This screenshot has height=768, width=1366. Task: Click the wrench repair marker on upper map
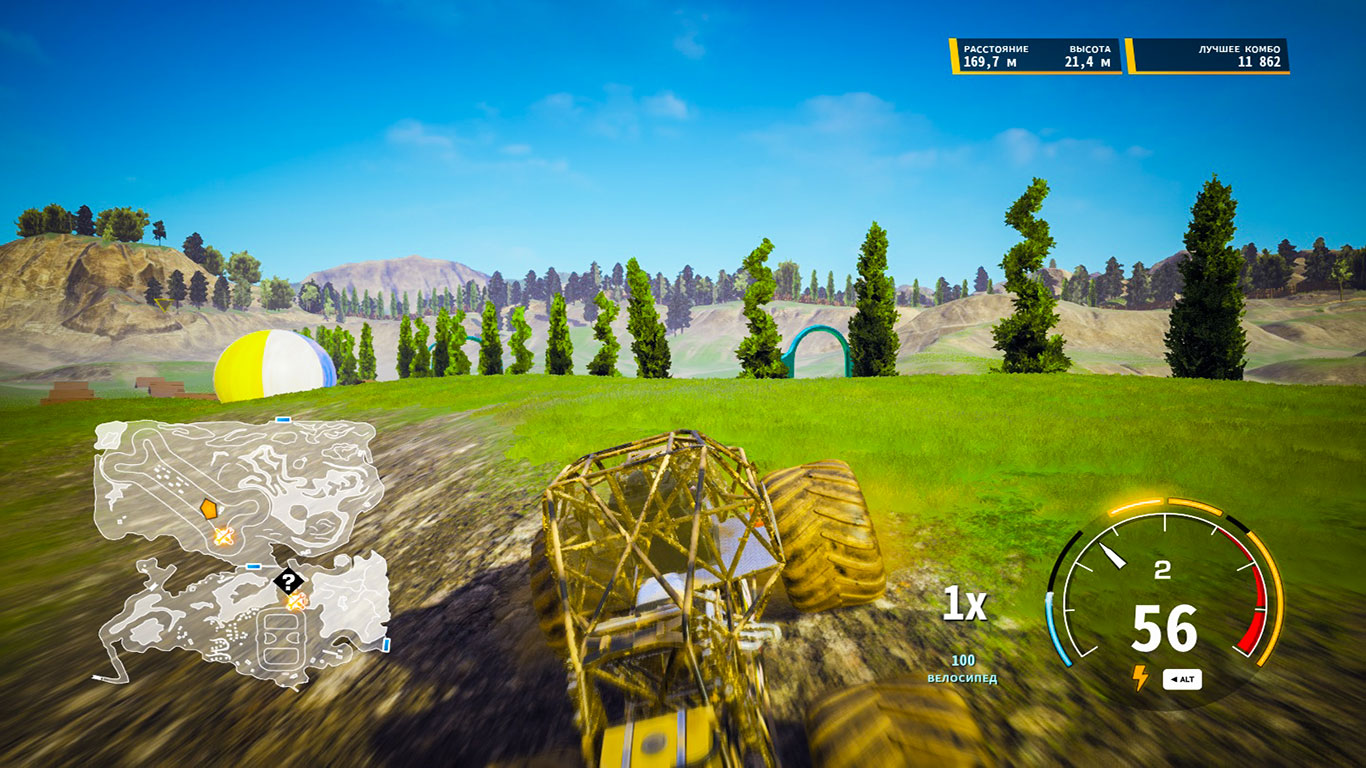coord(222,535)
